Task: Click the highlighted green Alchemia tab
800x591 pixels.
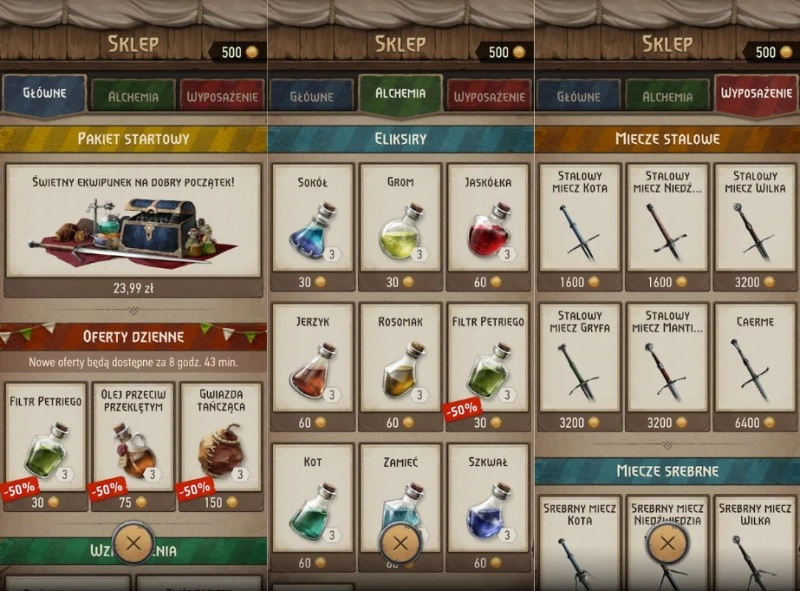Action: point(400,94)
